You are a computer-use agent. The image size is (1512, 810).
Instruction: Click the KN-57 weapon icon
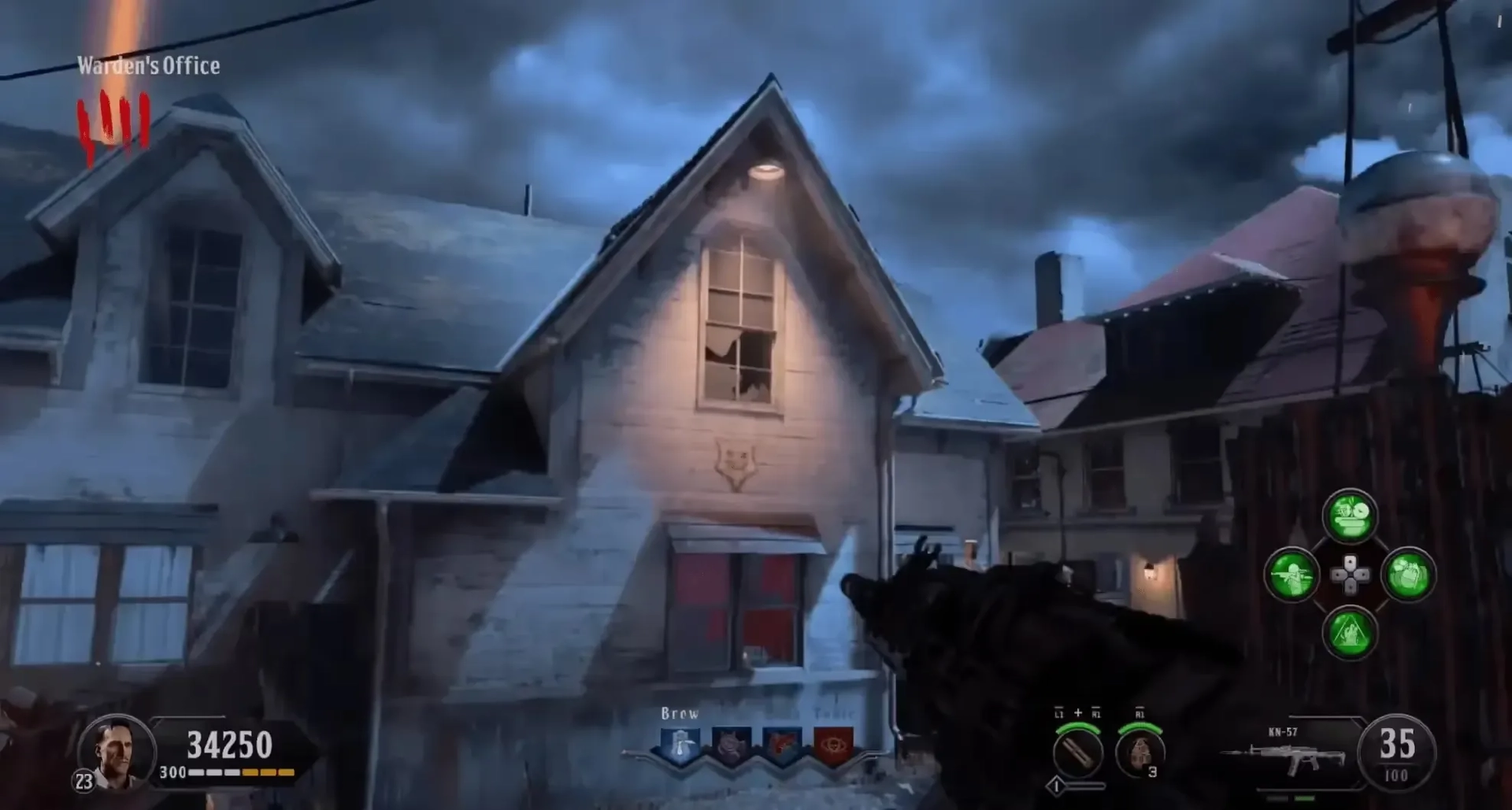click(x=1285, y=757)
